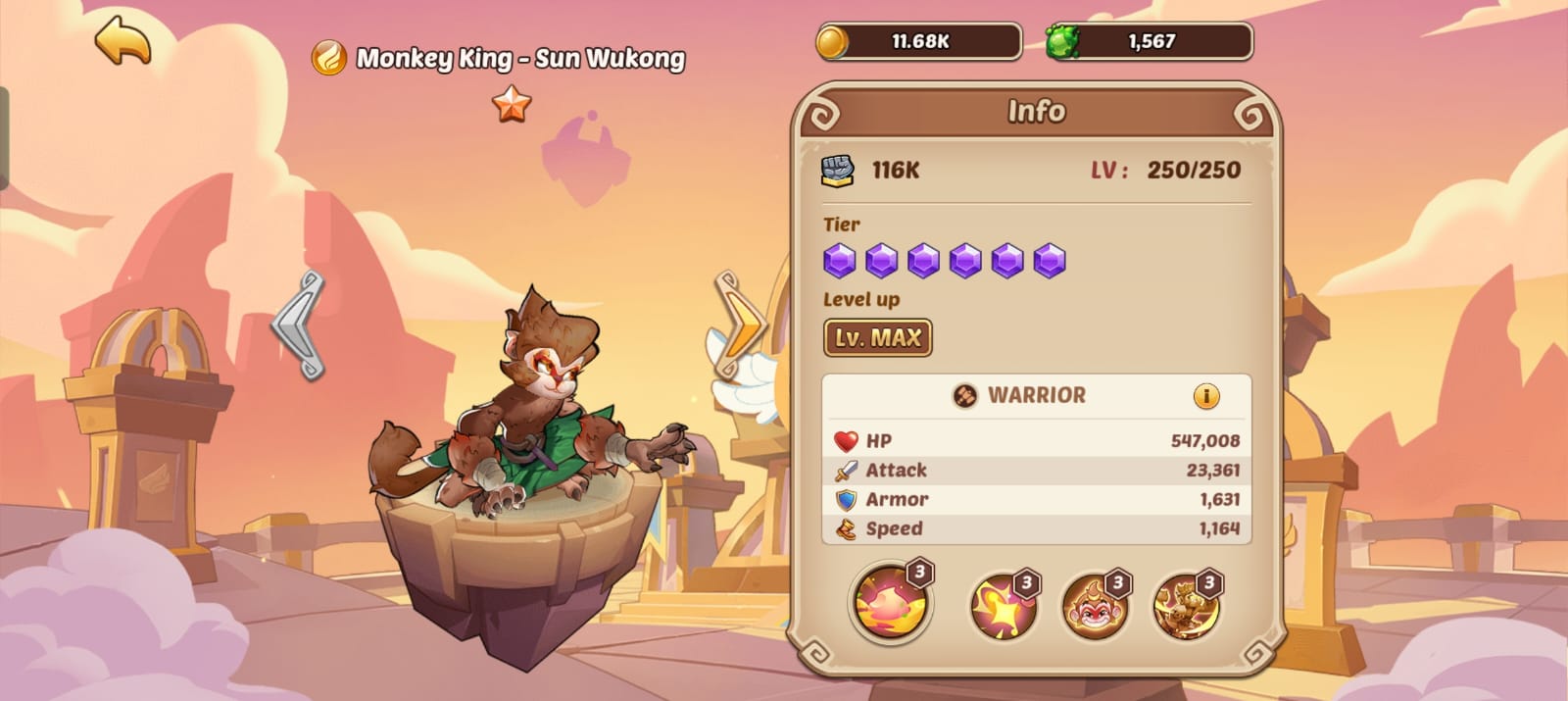The width and height of the screenshot is (1568, 701).
Task: Open the golden monkey statue skill
Action: point(1186,604)
